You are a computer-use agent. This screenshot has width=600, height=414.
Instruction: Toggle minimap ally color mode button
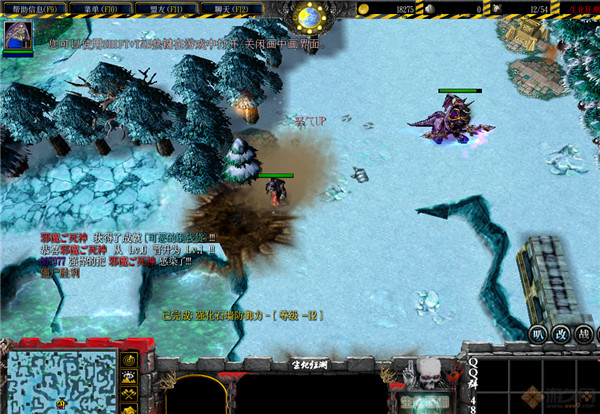pyautogui.click(x=130, y=393)
